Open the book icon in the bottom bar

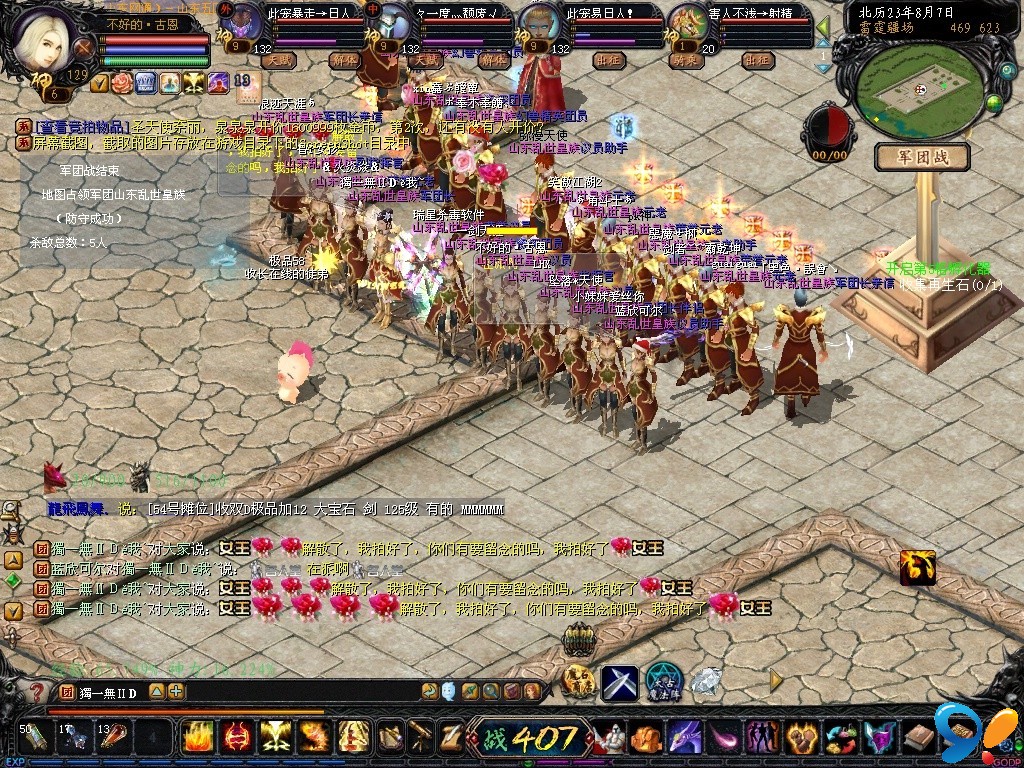[x=918, y=738]
